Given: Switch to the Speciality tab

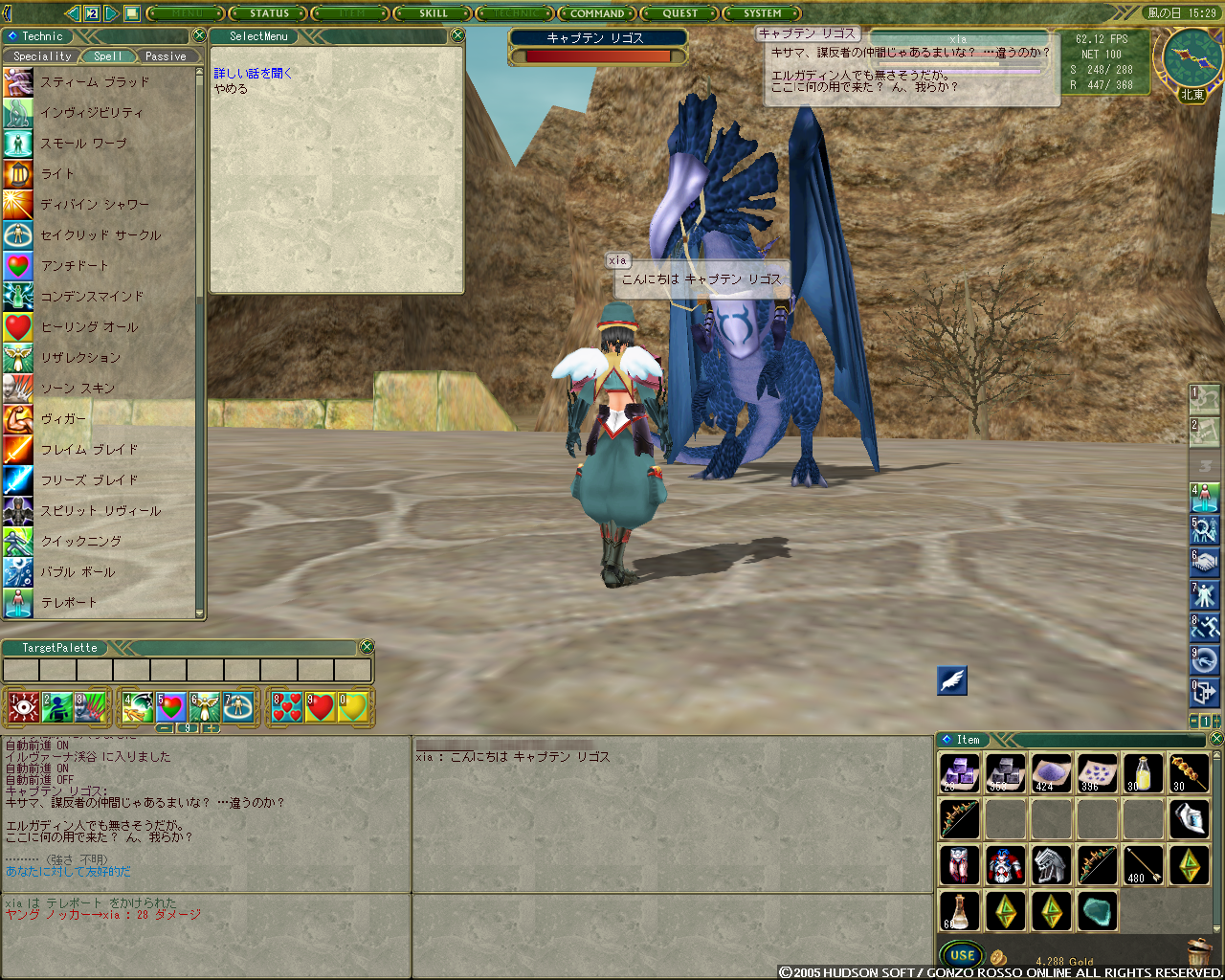Looking at the screenshot, I should click(42, 56).
